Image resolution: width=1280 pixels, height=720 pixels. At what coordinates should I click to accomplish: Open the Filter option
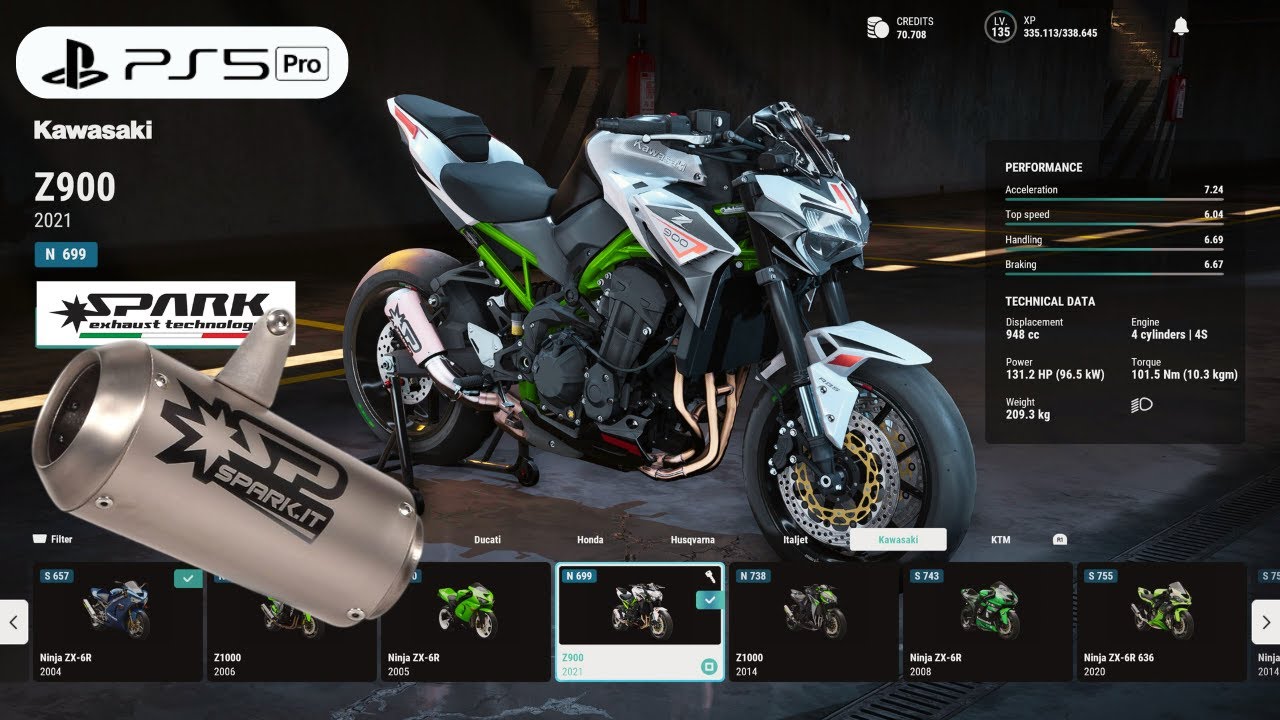point(53,539)
